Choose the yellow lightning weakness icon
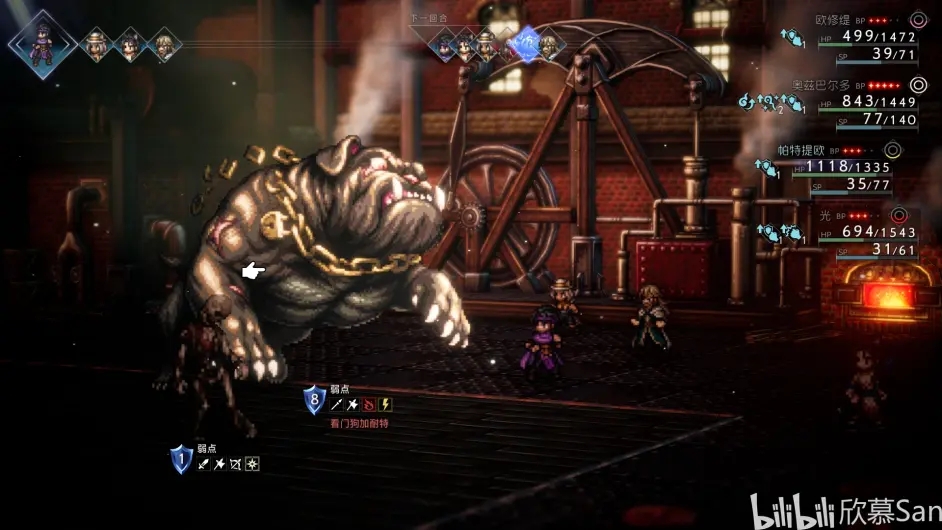 coord(386,405)
